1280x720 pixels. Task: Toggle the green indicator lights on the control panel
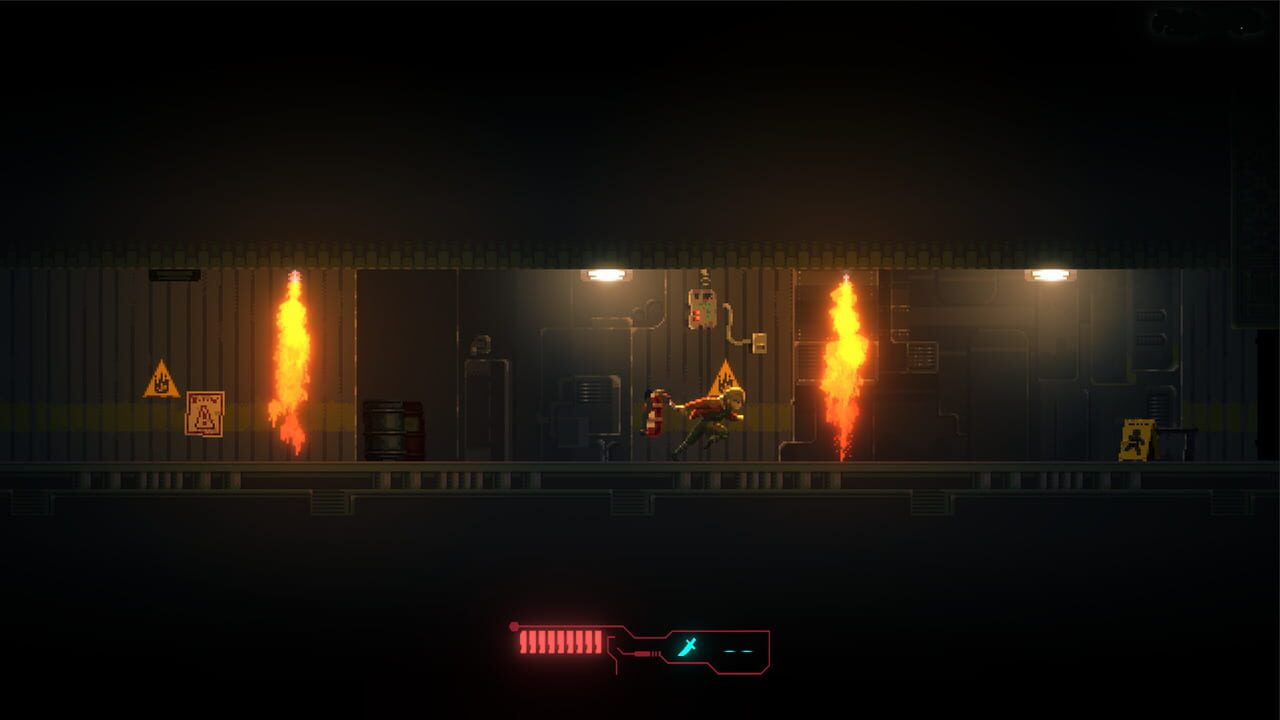click(x=708, y=310)
